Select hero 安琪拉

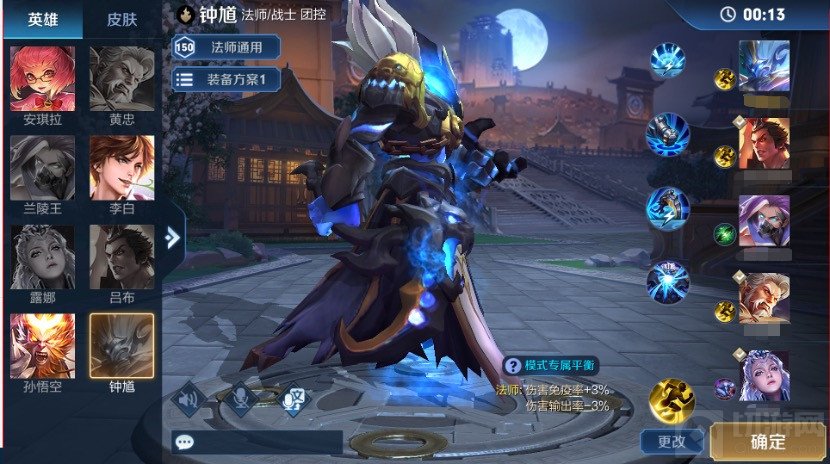(x=42, y=80)
